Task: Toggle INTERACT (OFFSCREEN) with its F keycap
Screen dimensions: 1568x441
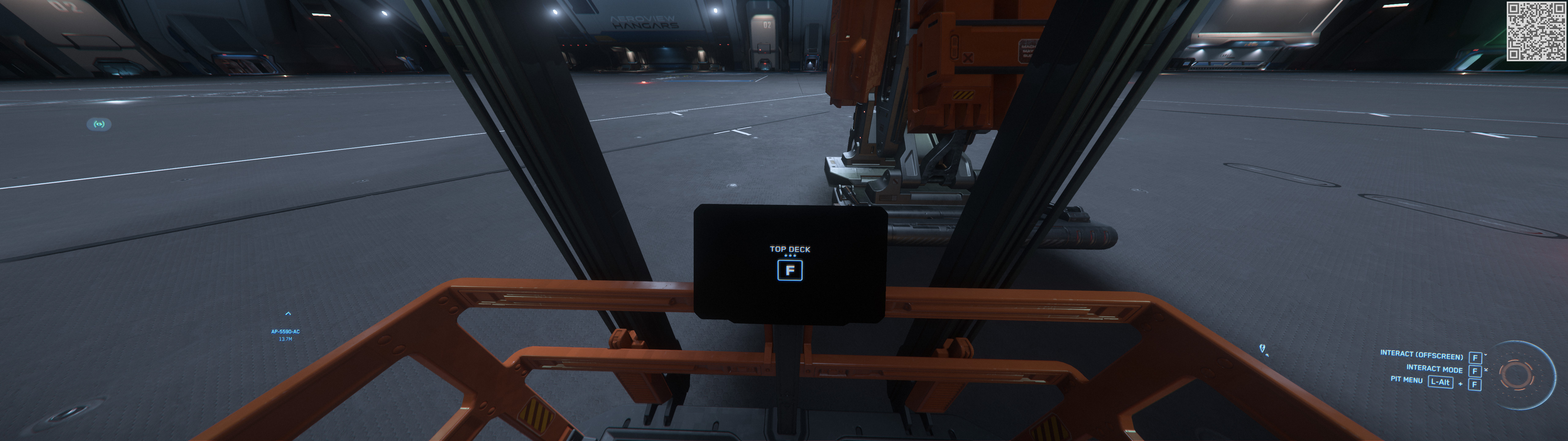Action: click(1476, 359)
